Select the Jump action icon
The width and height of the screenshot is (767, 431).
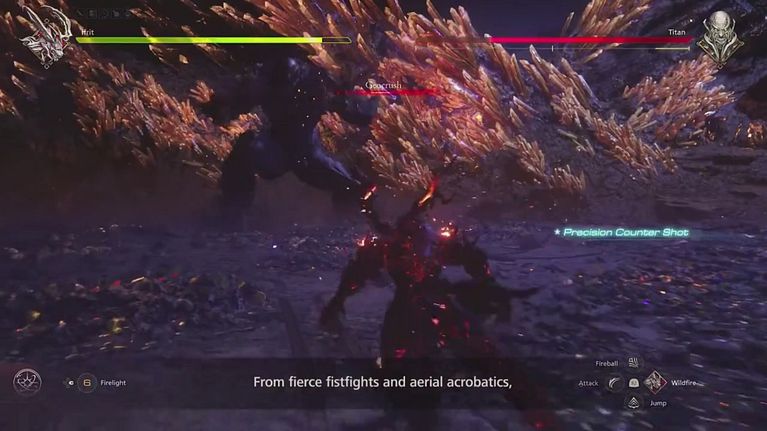coord(633,402)
